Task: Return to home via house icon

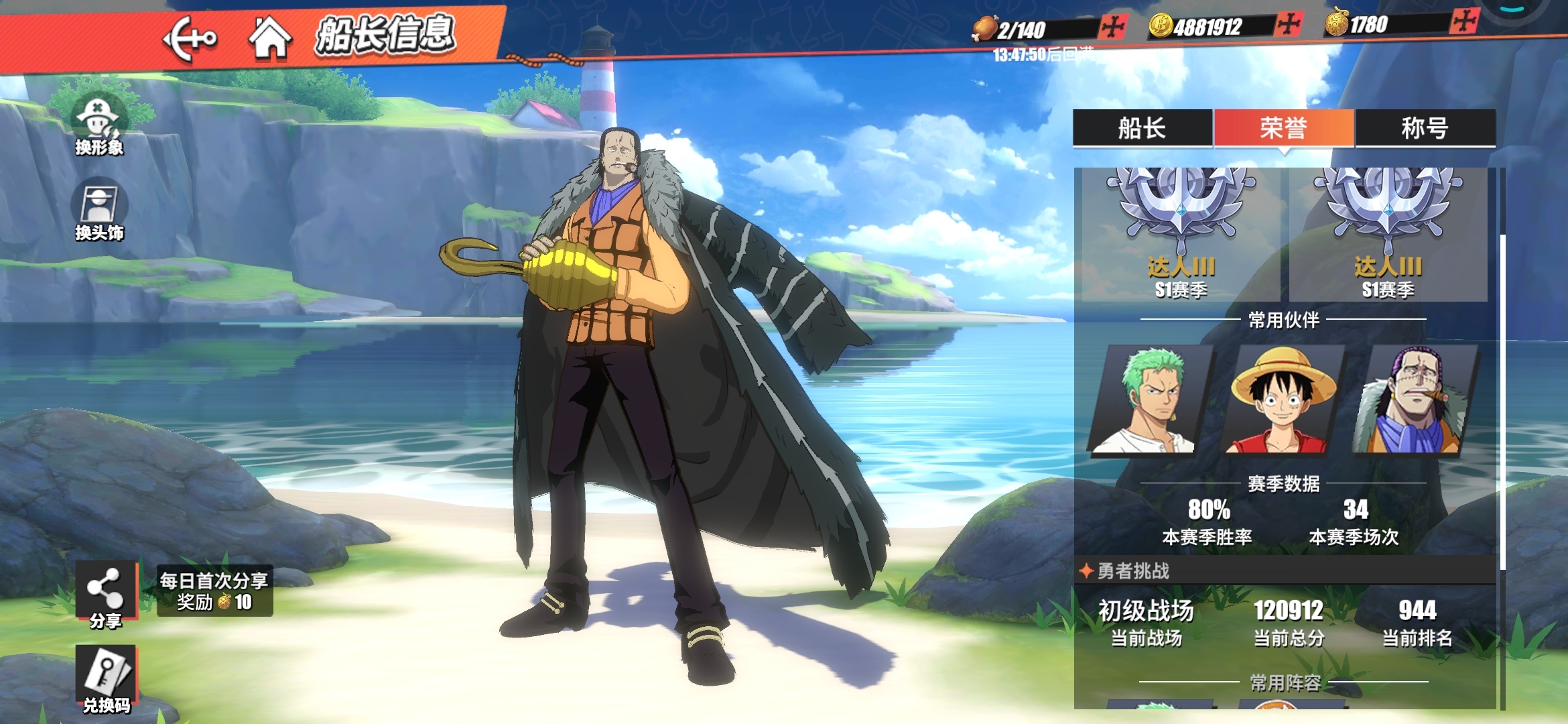Action: point(270,38)
